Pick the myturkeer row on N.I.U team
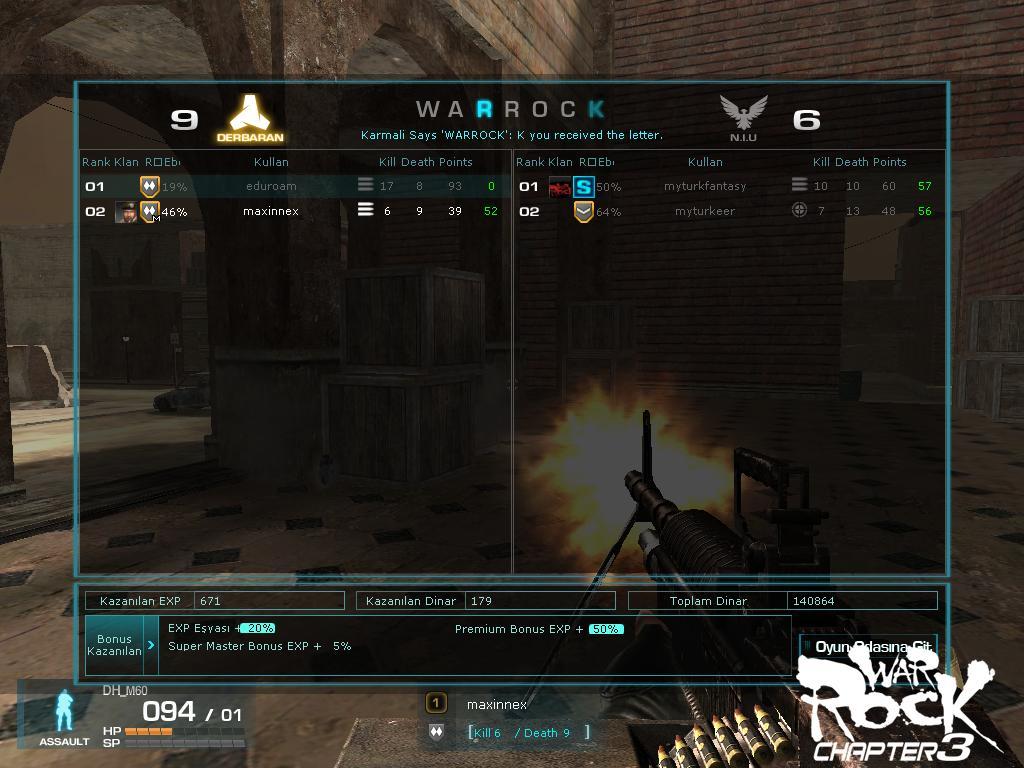The width and height of the screenshot is (1024, 768). tap(705, 212)
